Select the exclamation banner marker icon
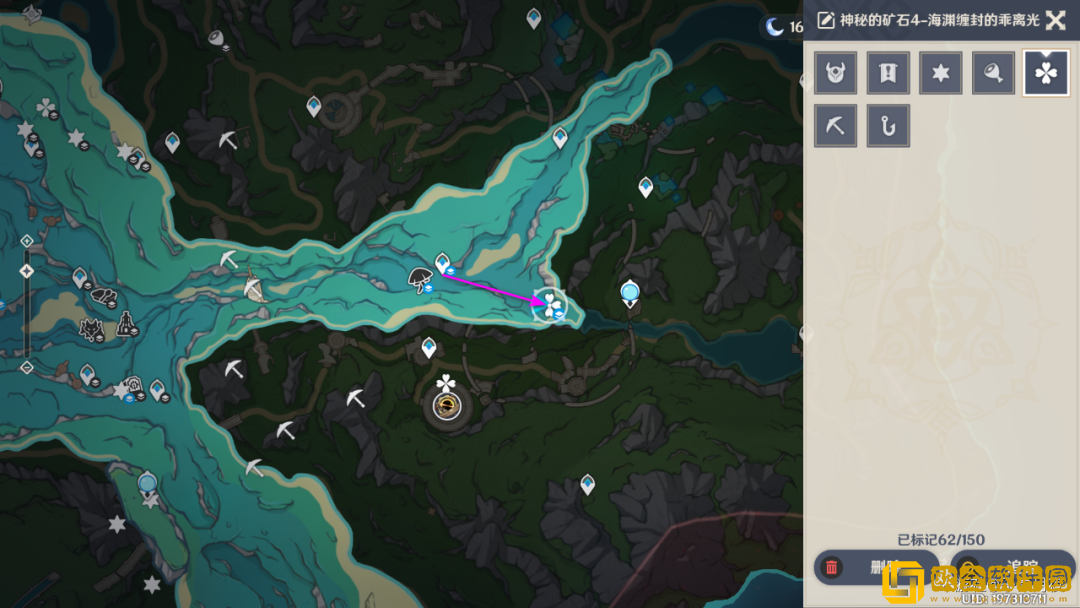The height and width of the screenshot is (608, 1080). (x=888, y=73)
